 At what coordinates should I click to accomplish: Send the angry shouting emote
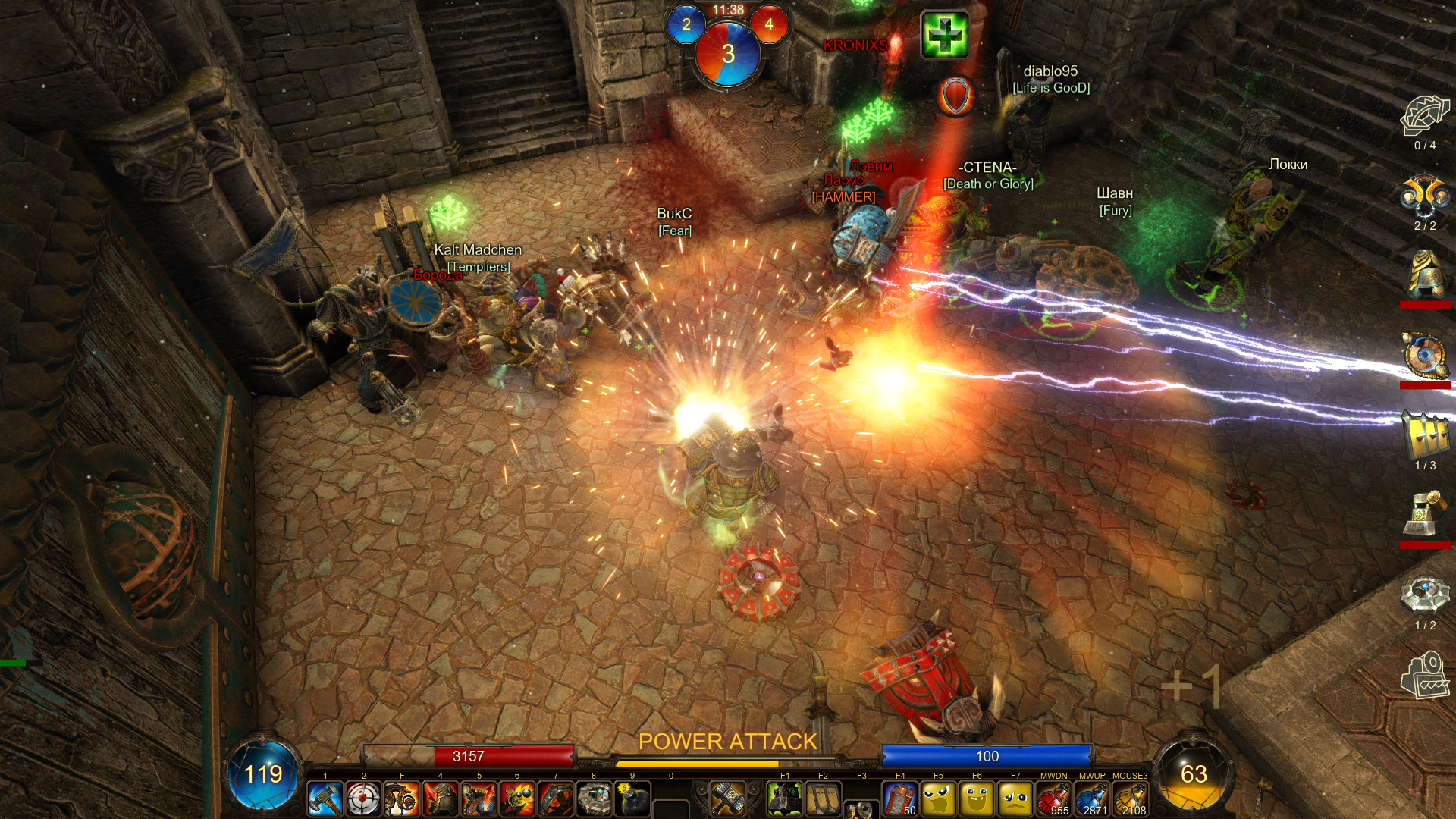click(938, 799)
